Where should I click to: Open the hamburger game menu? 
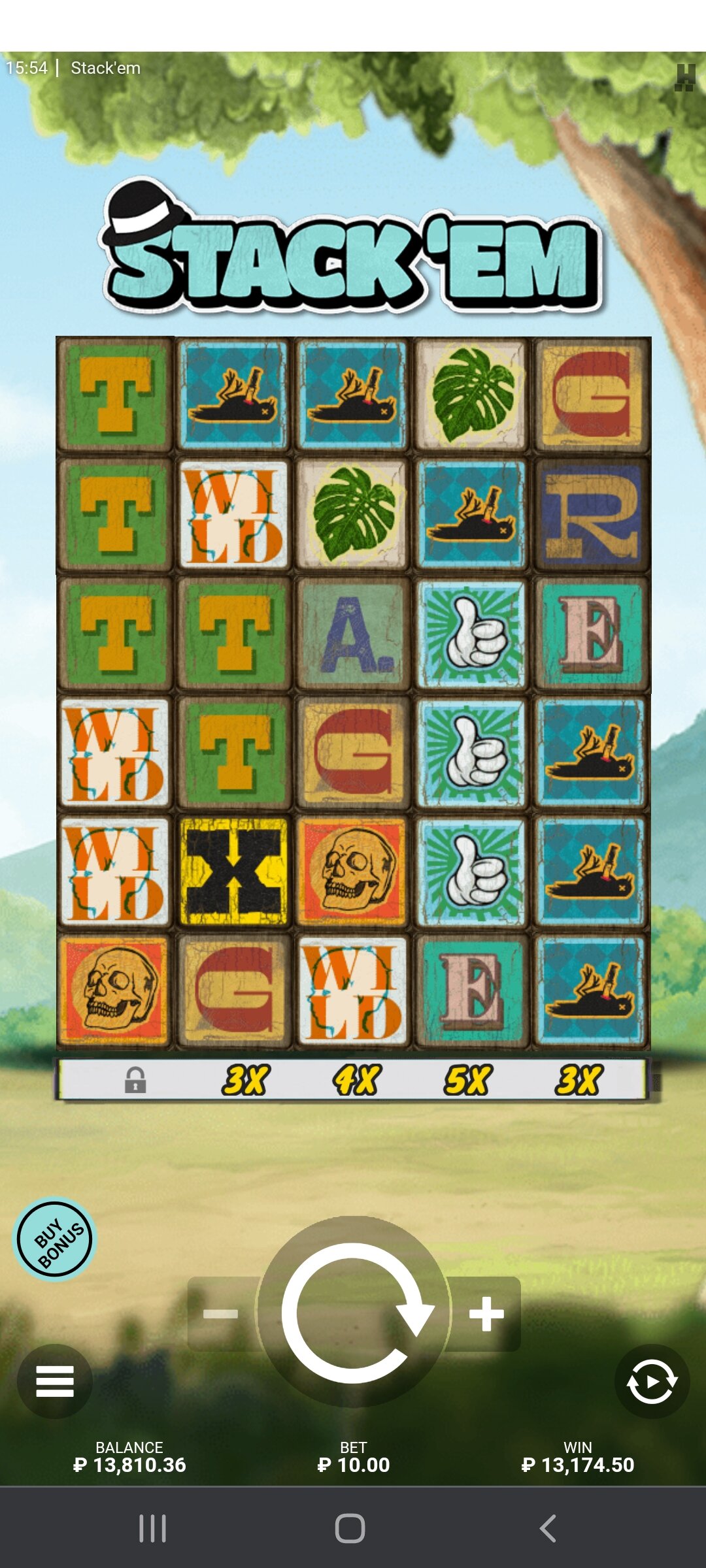(55, 1381)
